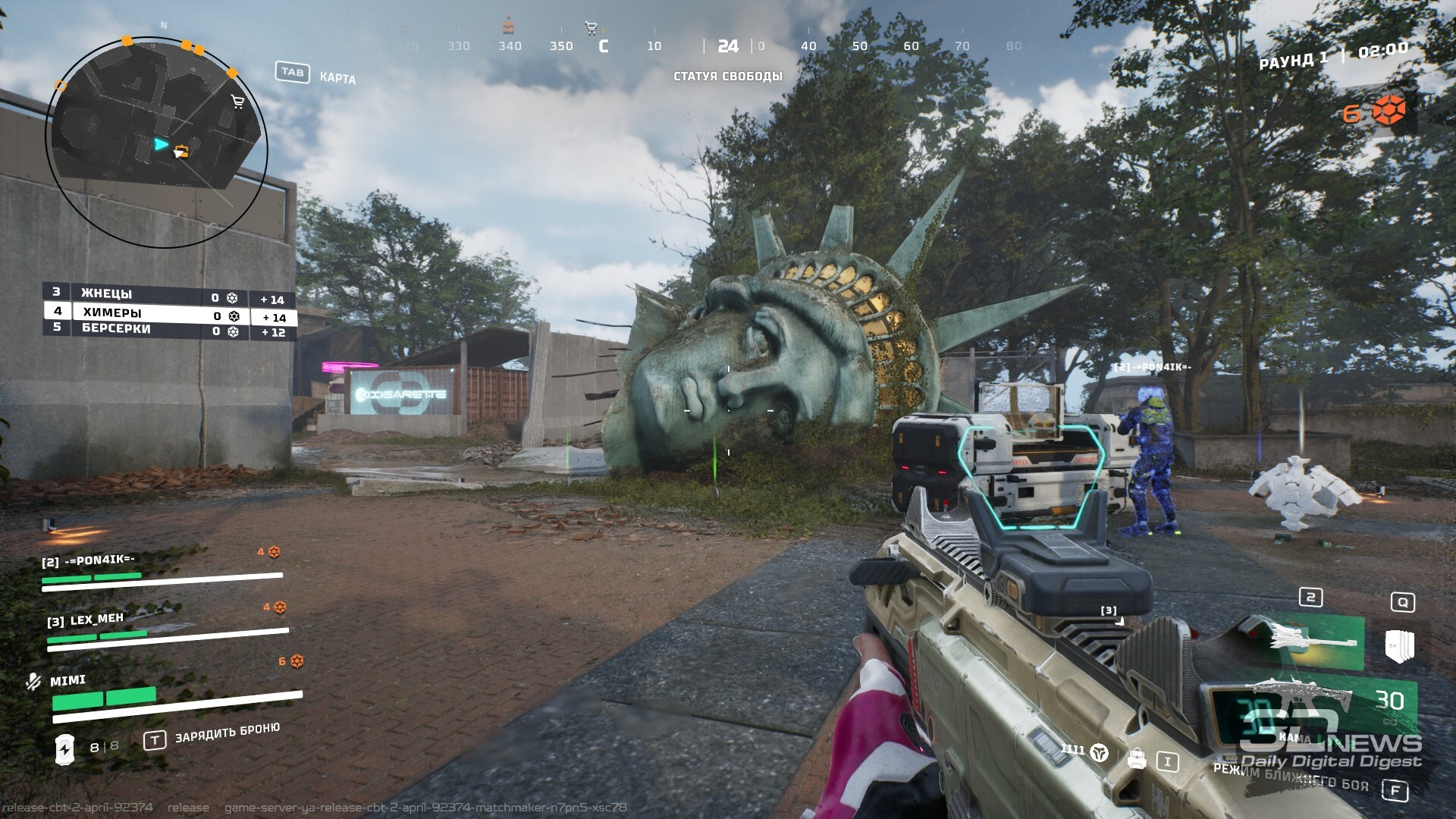The width and height of the screenshot is (1456, 819).
Task: Click the shopping cart marker on the compass
Action: click(x=591, y=29)
